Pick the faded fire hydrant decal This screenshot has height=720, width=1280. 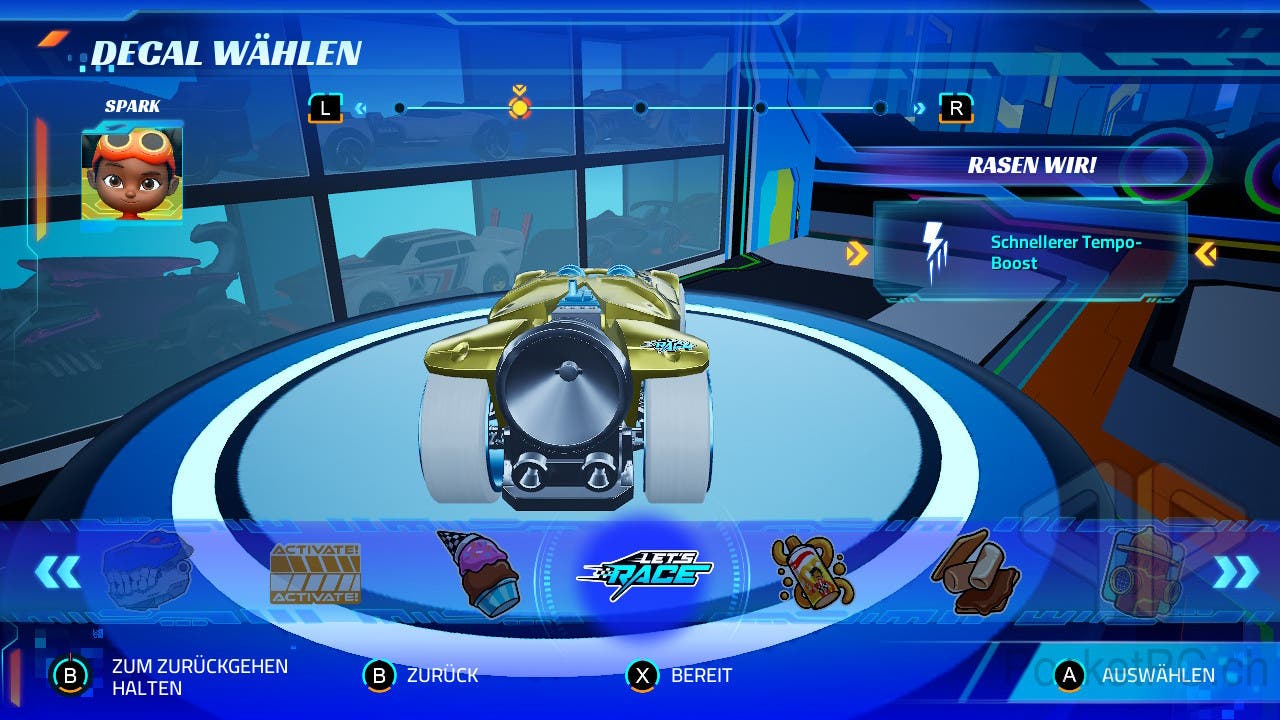point(1141,573)
